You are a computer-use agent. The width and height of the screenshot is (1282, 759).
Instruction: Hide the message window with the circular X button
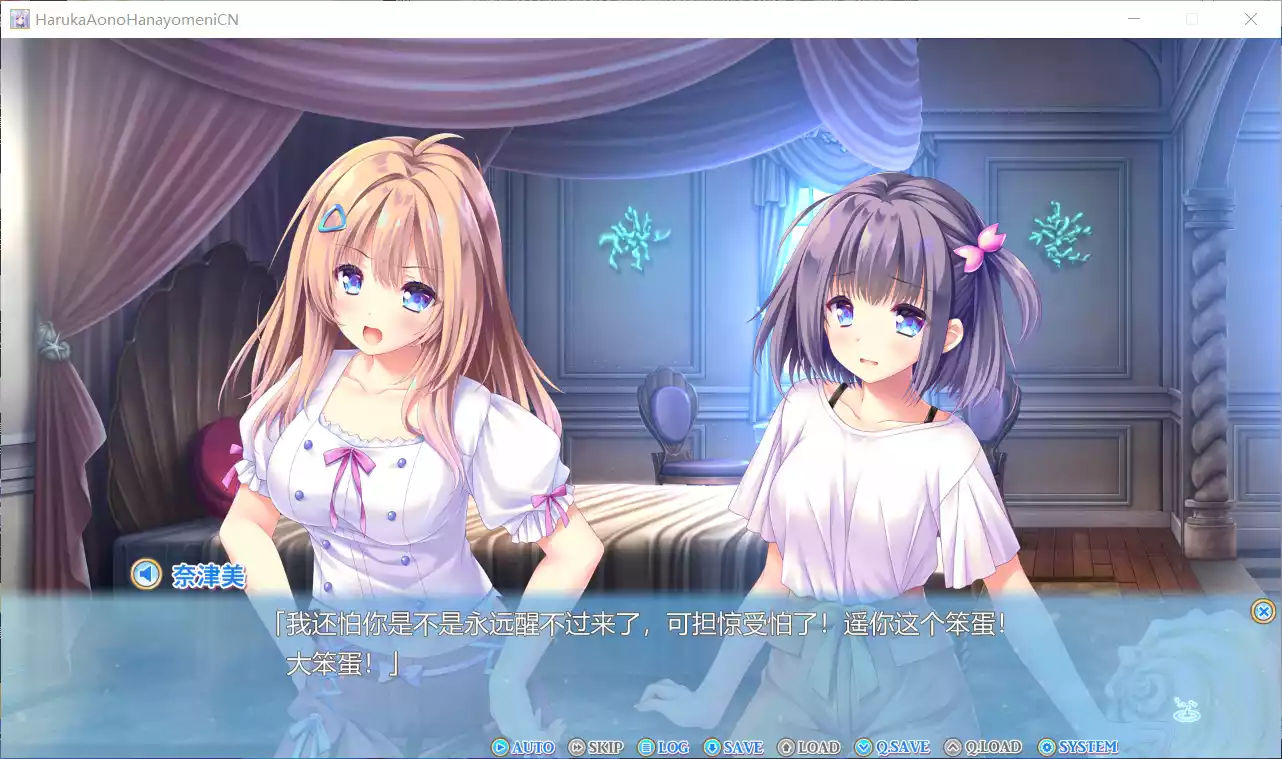point(1262,611)
